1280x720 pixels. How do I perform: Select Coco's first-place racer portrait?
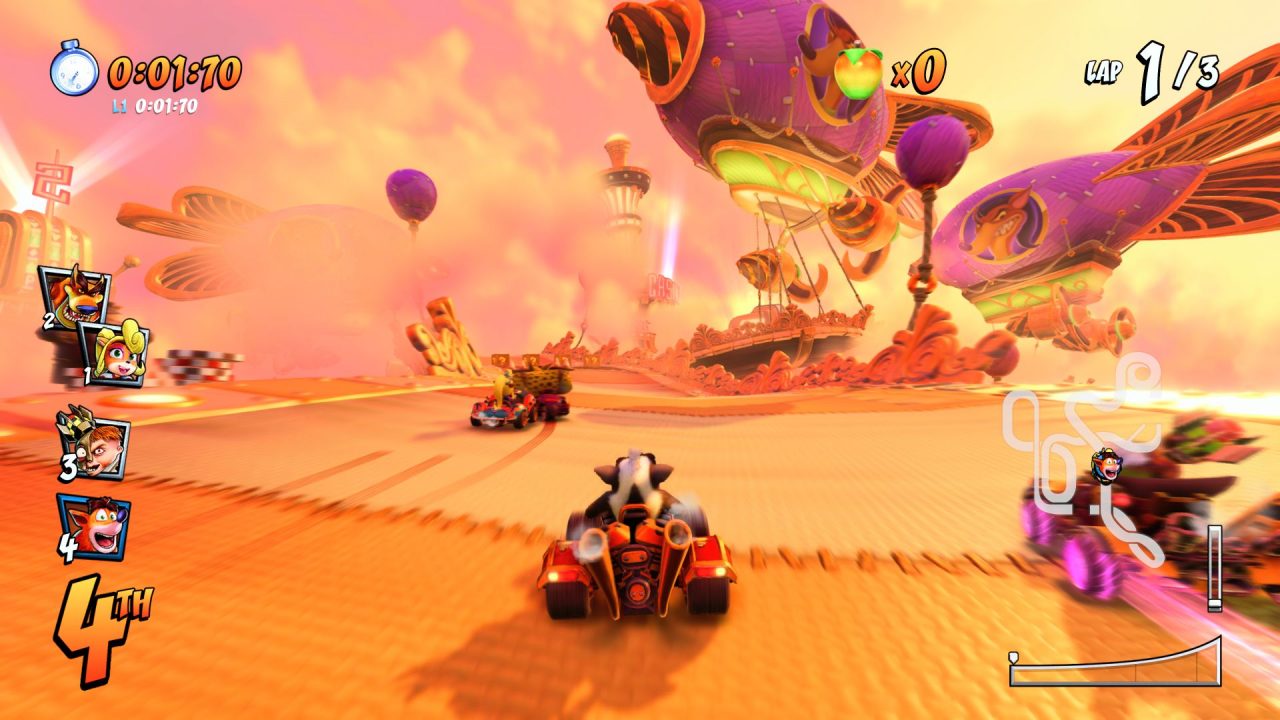point(114,352)
